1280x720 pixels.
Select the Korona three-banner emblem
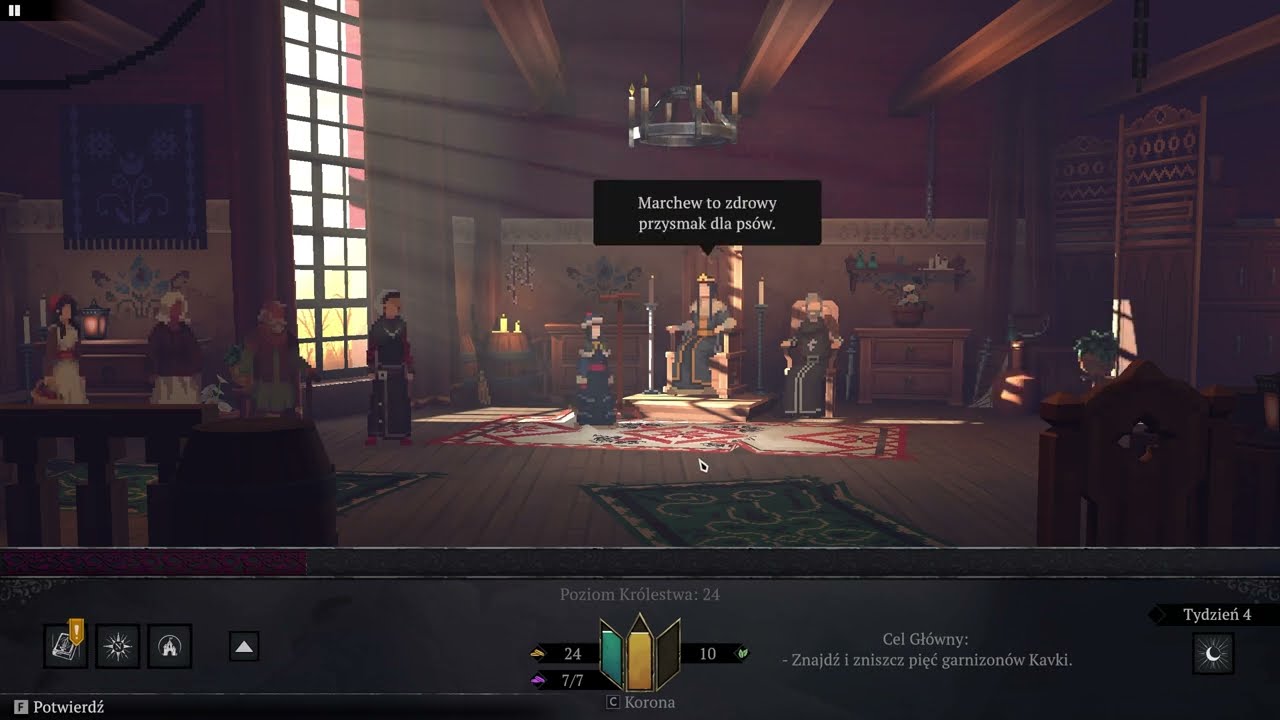click(640, 654)
